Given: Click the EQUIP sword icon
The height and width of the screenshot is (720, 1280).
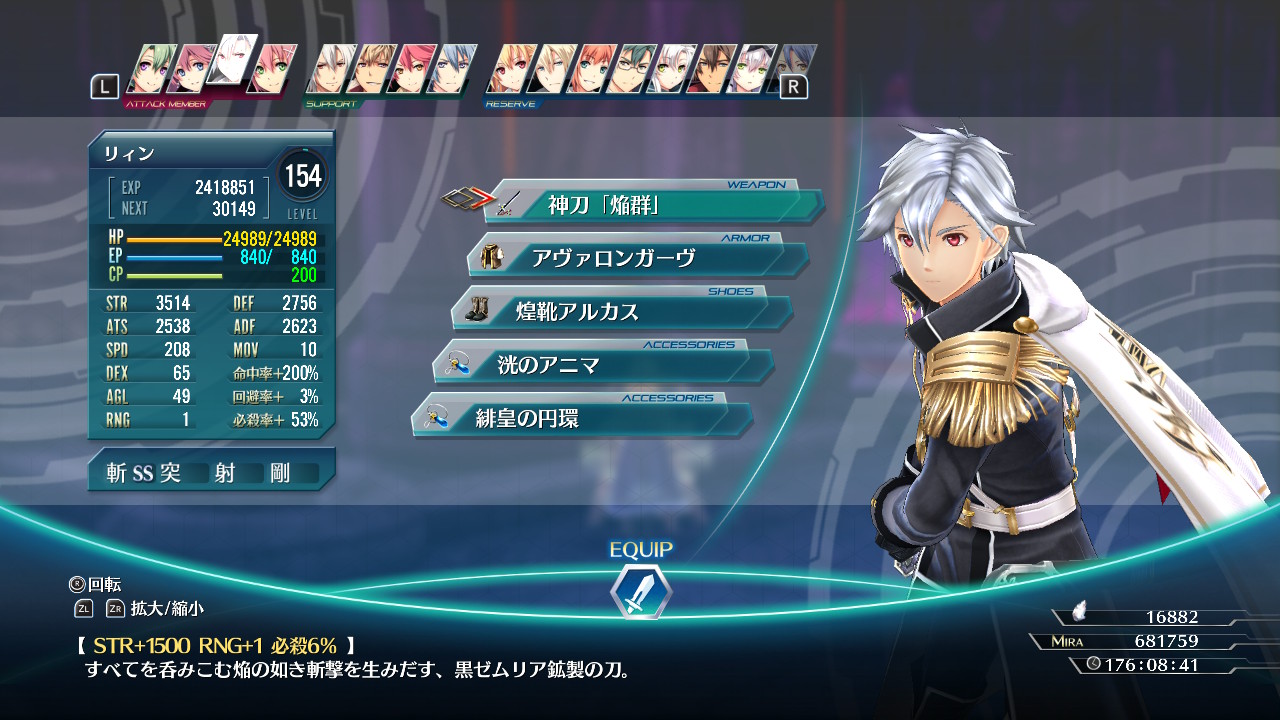Looking at the screenshot, I should click(x=641, y=590).
